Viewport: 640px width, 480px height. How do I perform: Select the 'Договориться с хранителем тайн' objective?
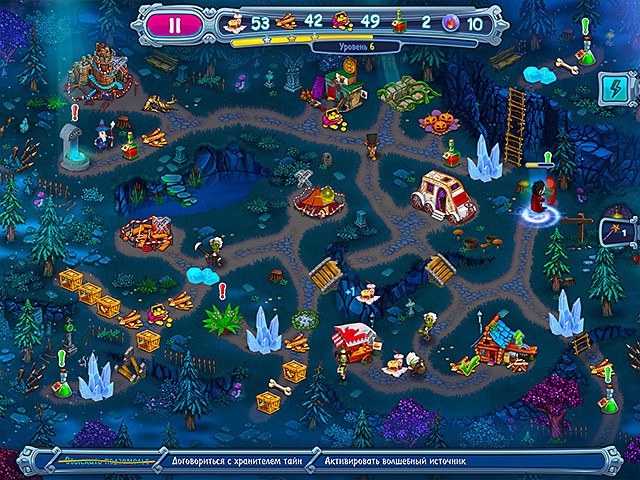(236, 463)
